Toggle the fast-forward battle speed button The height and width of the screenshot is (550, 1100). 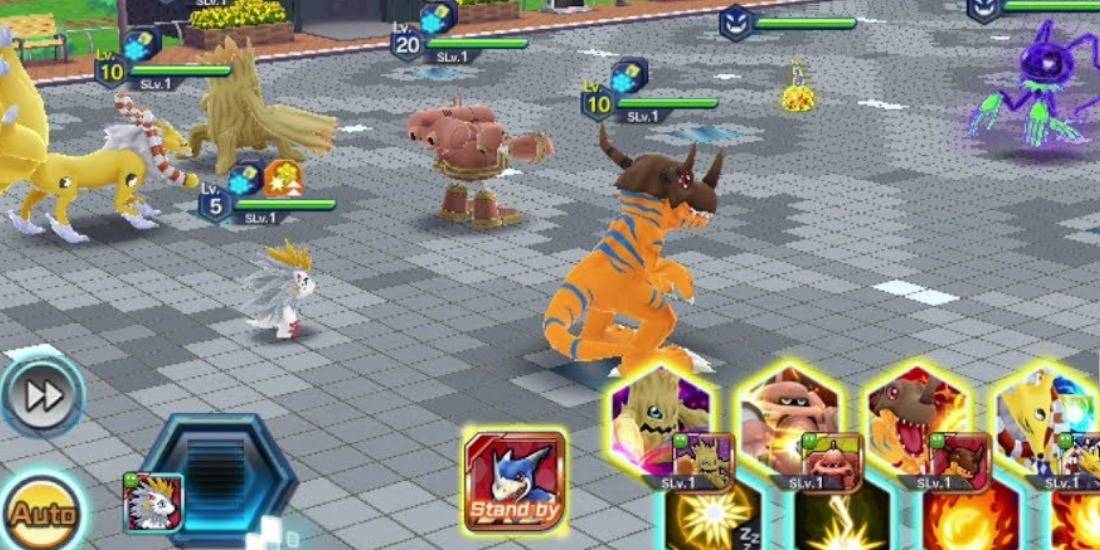42,395
